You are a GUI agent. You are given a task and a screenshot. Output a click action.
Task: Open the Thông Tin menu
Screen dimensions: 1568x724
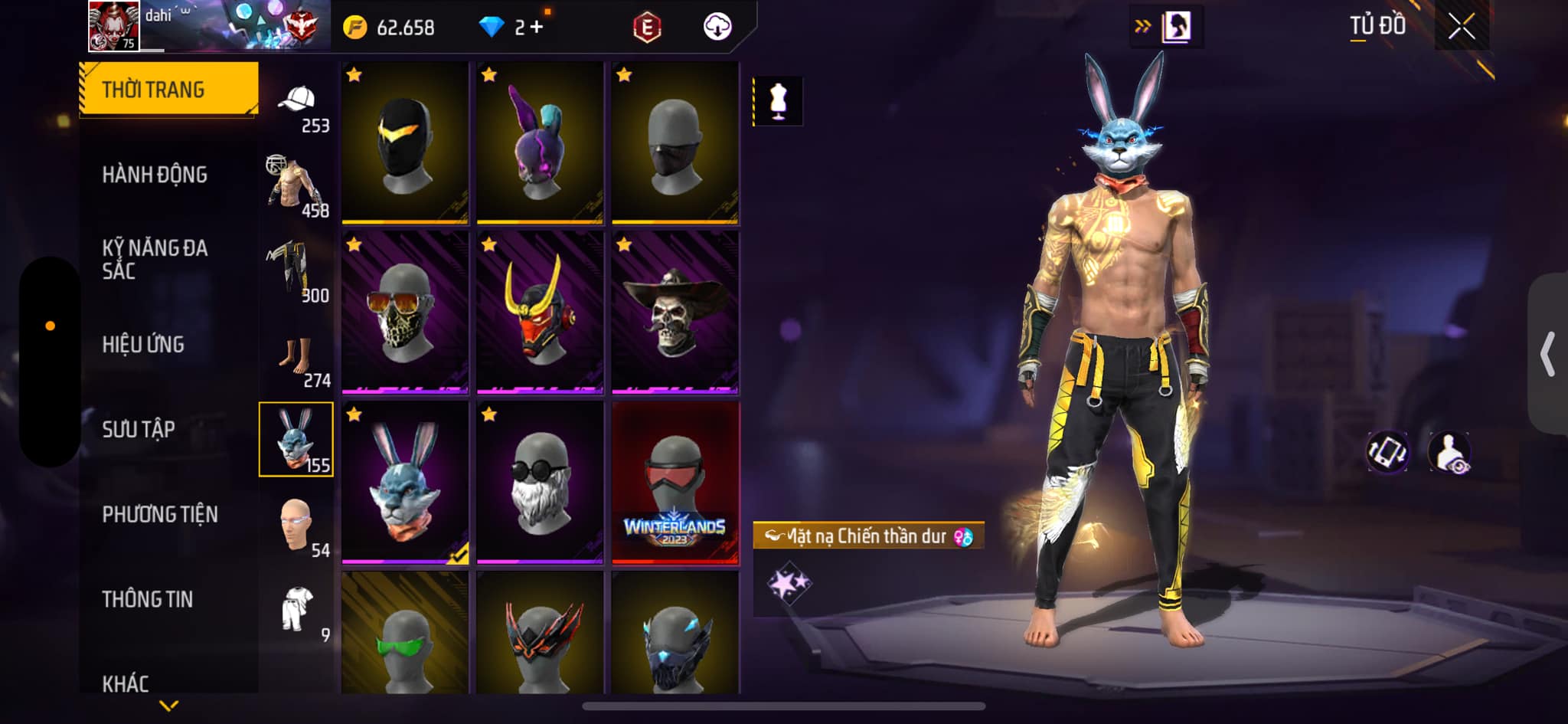coord(148,599)
